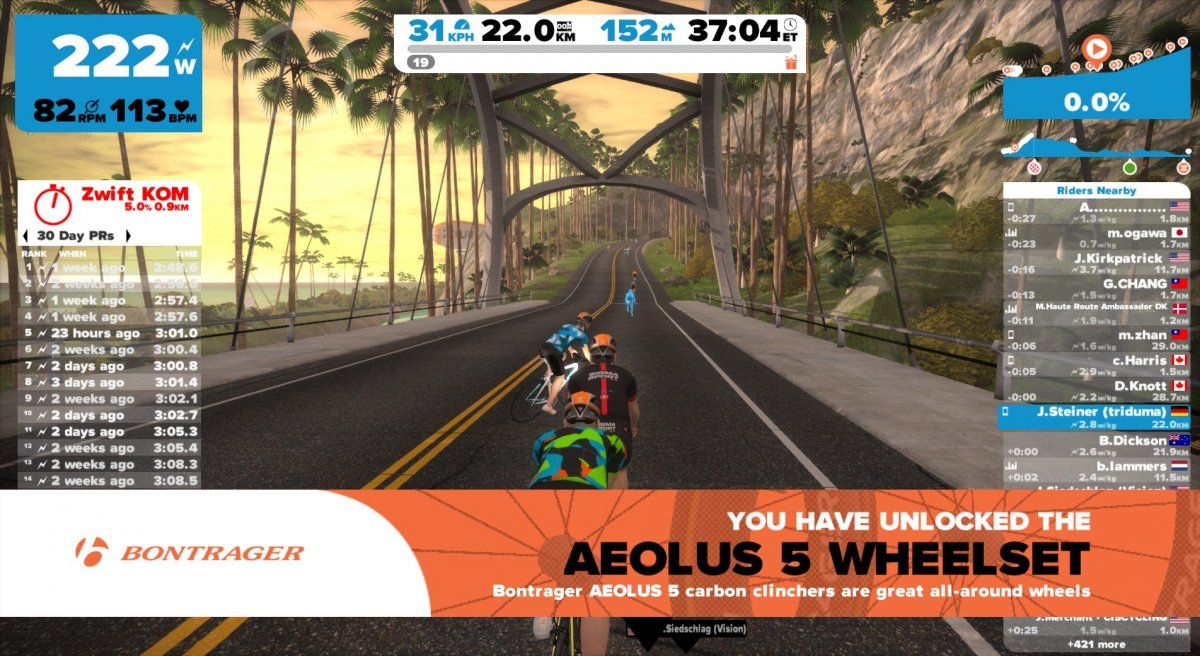Select c.Harris from the nearby riders

(1098, 365)
